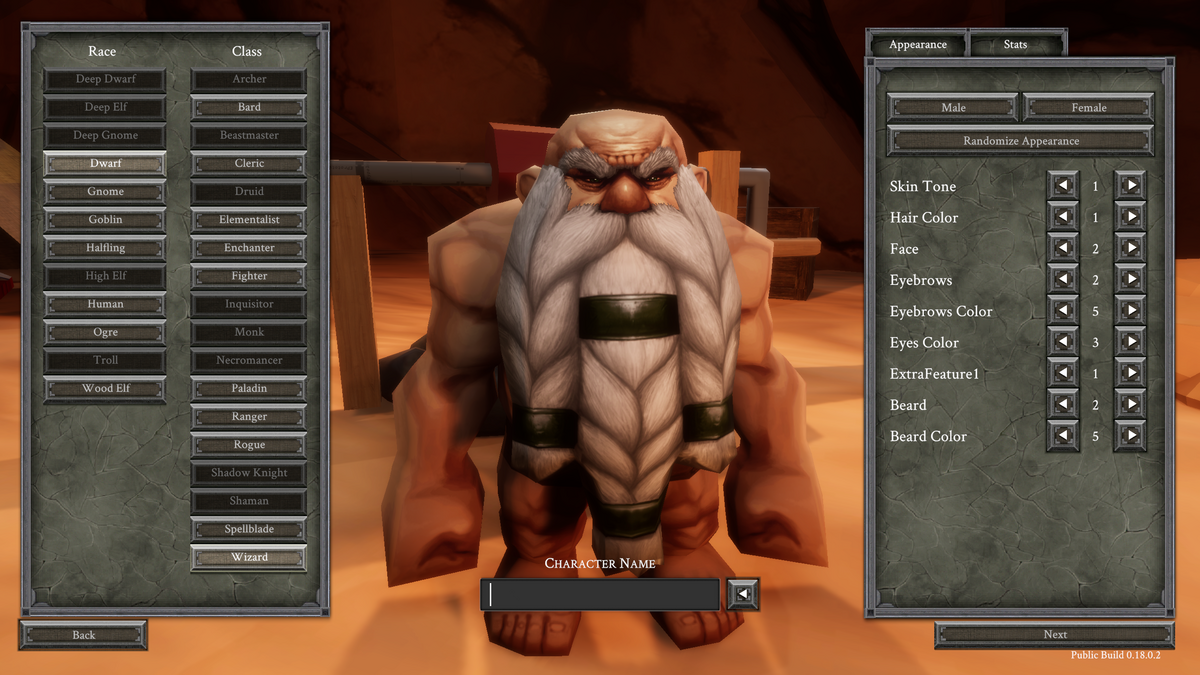This screenshot has width=1200, height=675.
Task: Click the Character Name text field
Action: coord(600,595)
